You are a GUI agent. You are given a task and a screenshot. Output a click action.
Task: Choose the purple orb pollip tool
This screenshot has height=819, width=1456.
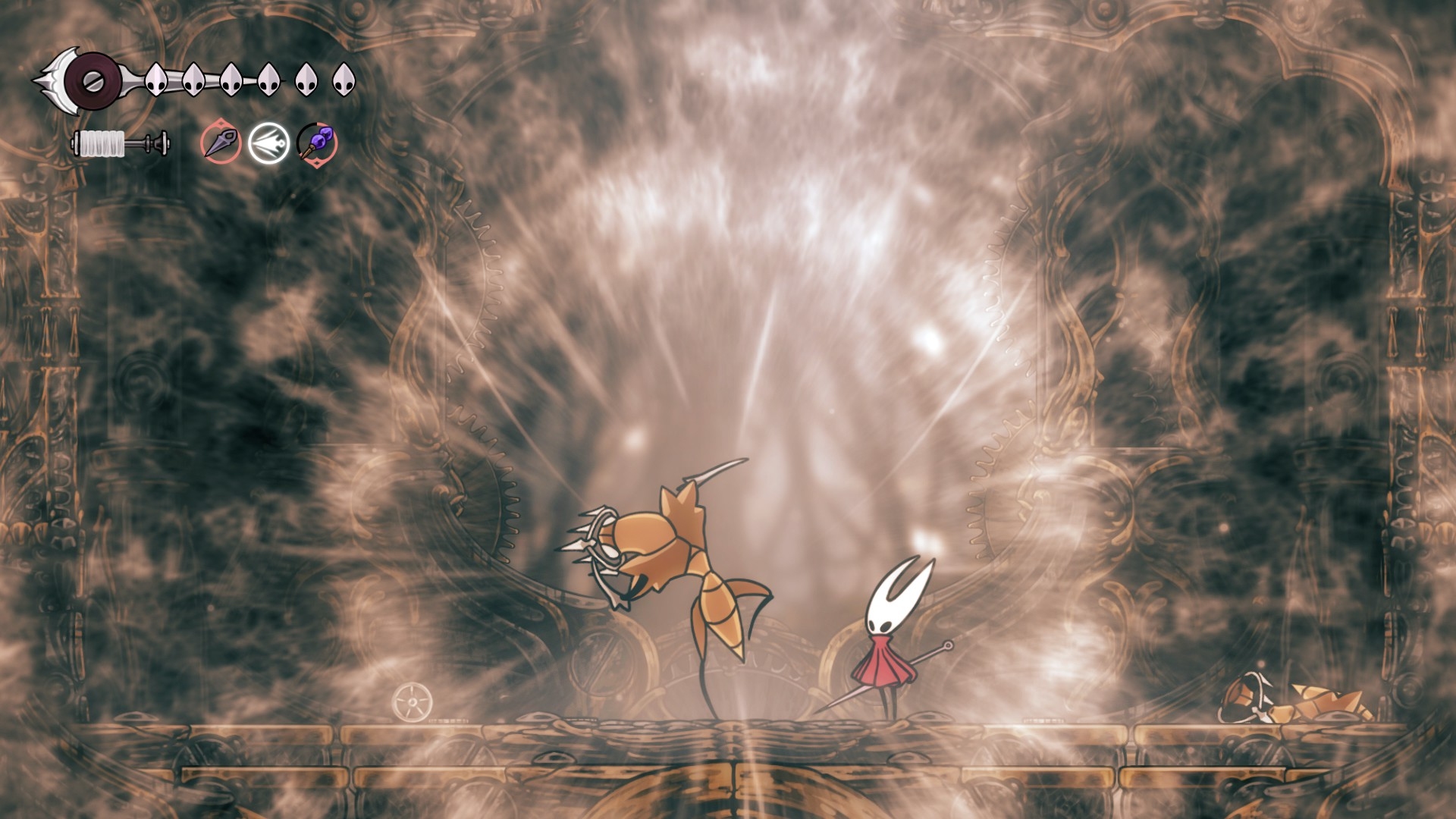(x=317, y=142)
